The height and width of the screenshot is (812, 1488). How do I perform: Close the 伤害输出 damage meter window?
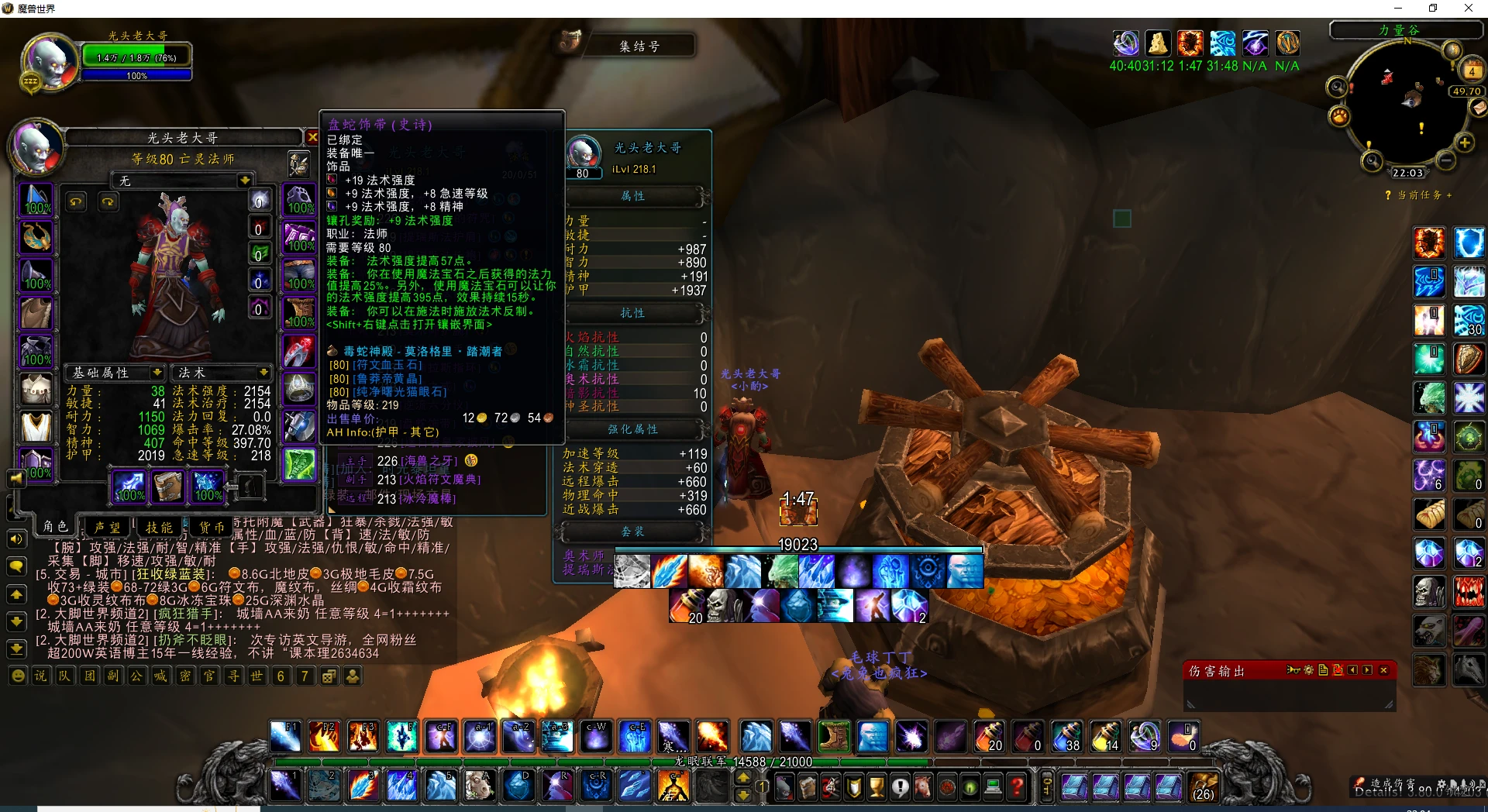[1383, 670]
